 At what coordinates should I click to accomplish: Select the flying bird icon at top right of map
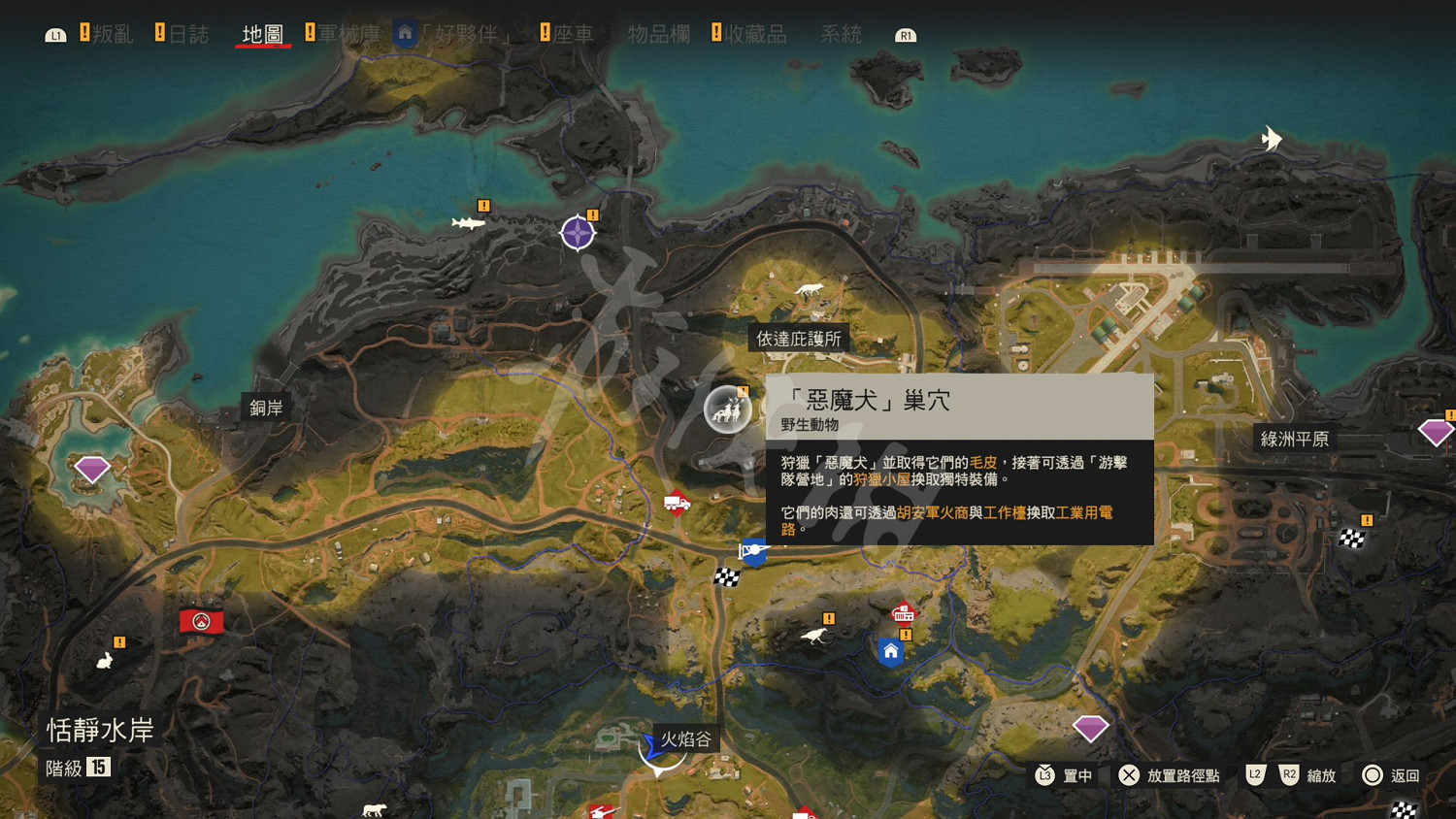point(1271,138)
